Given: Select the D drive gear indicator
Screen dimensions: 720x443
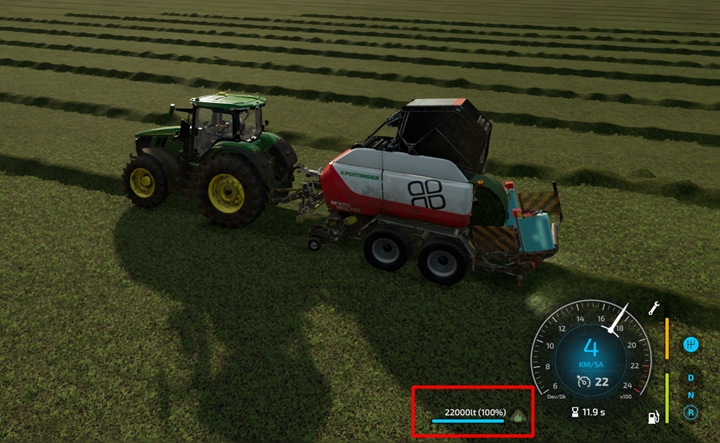Looking at the screenshot, I should pos(690,378).
